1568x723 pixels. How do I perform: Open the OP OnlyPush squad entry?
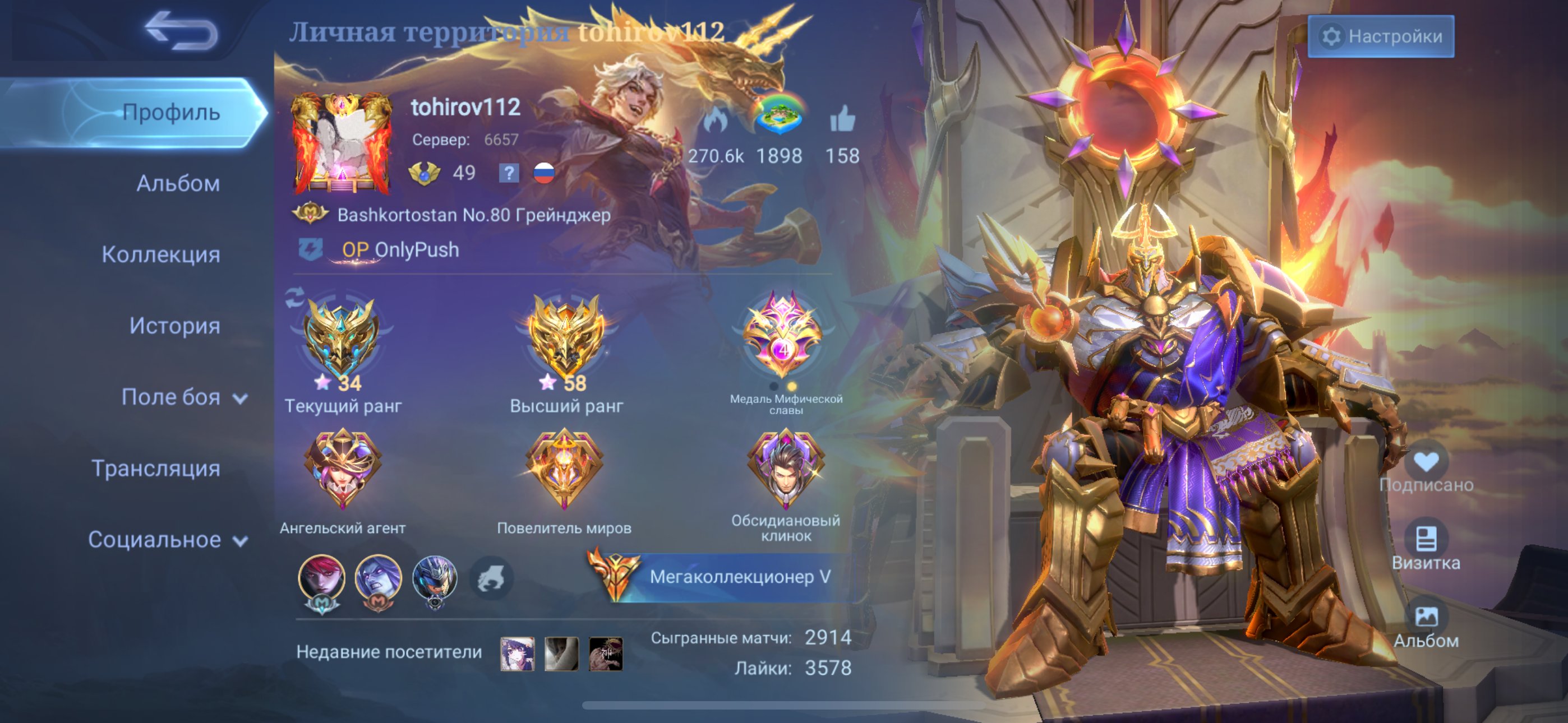point(399,249)
